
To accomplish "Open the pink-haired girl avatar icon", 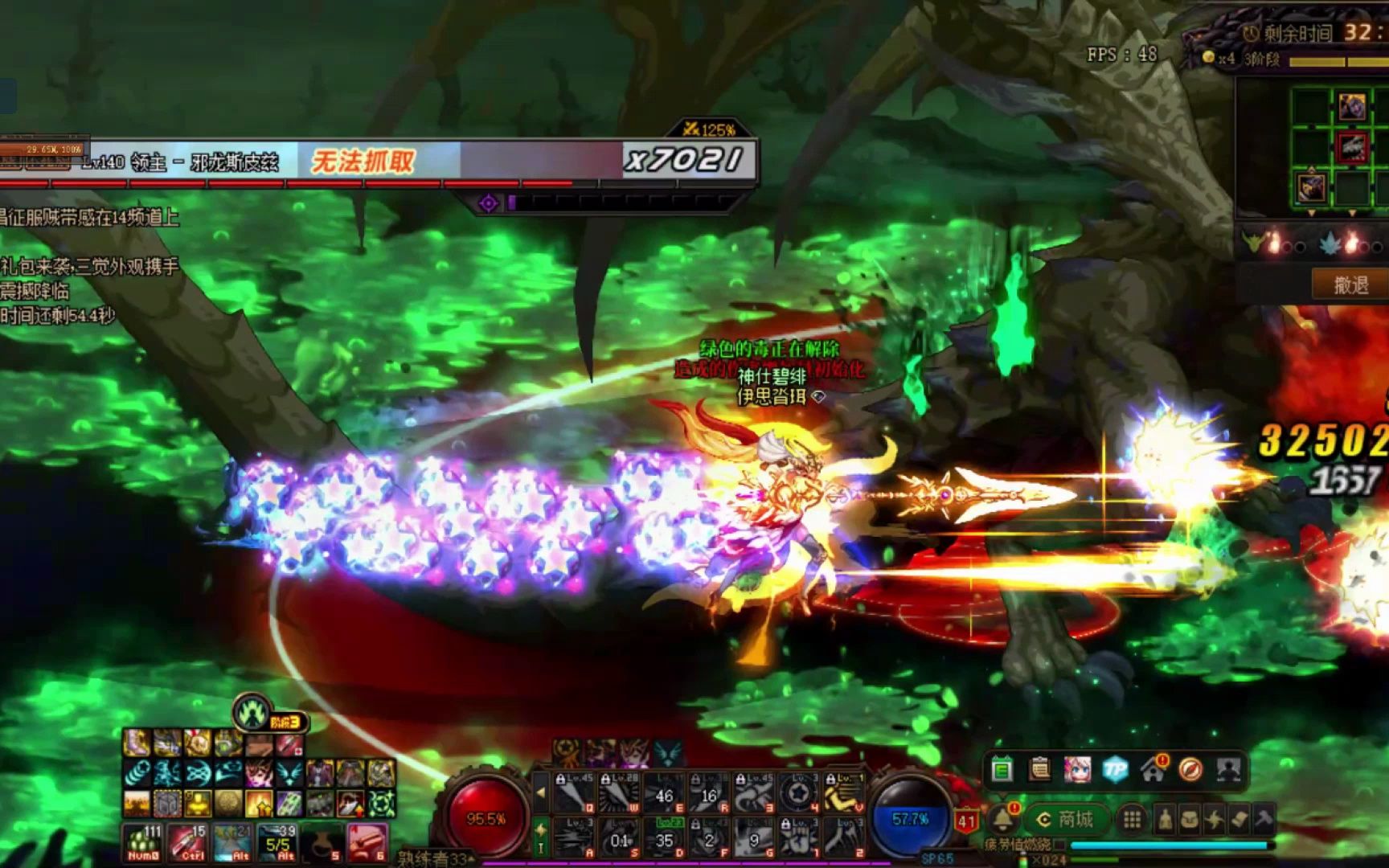I will (x=1077, y=771).
